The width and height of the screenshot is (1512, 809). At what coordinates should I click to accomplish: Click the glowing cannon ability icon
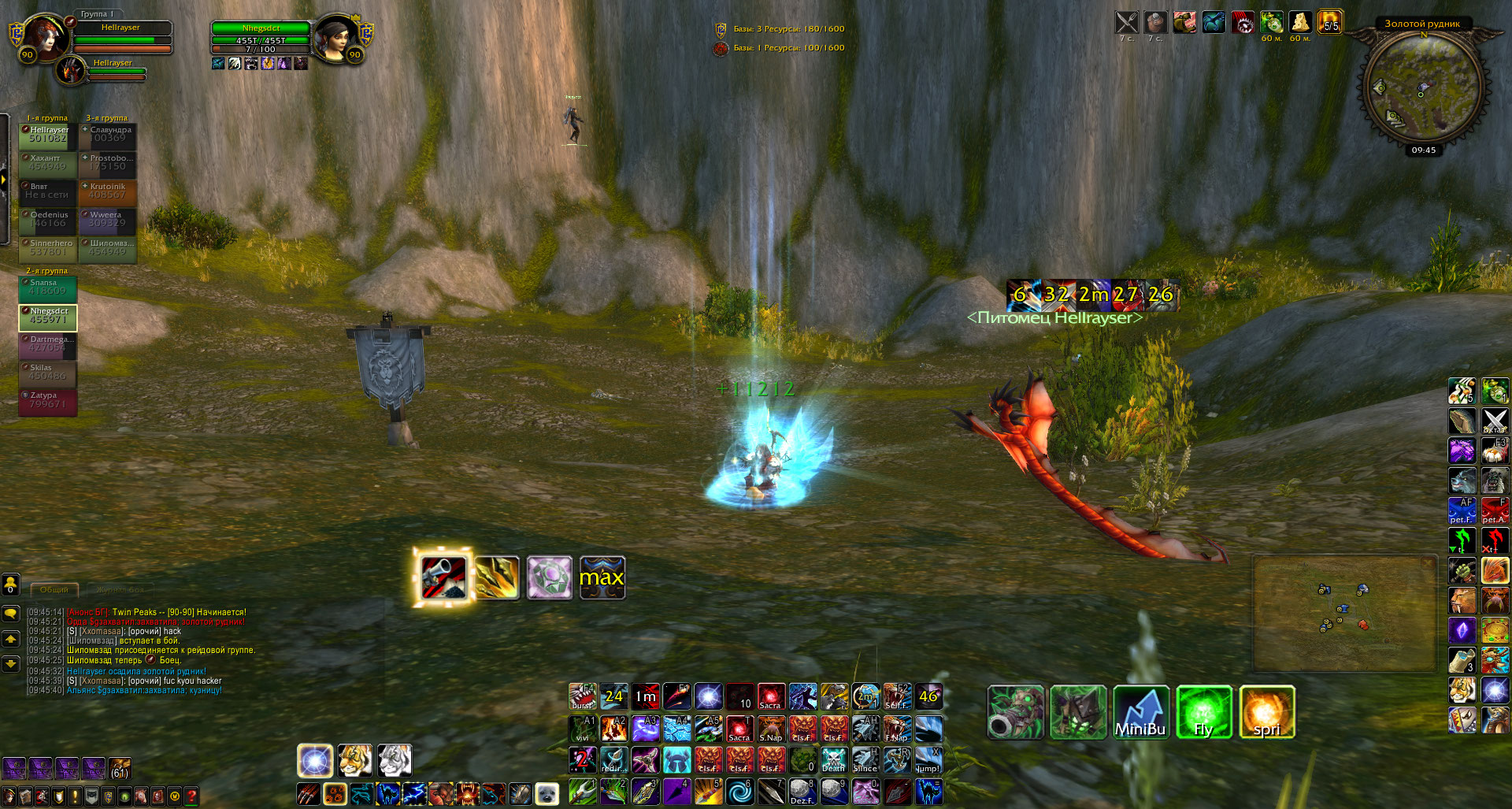click(x=443, y=577)
